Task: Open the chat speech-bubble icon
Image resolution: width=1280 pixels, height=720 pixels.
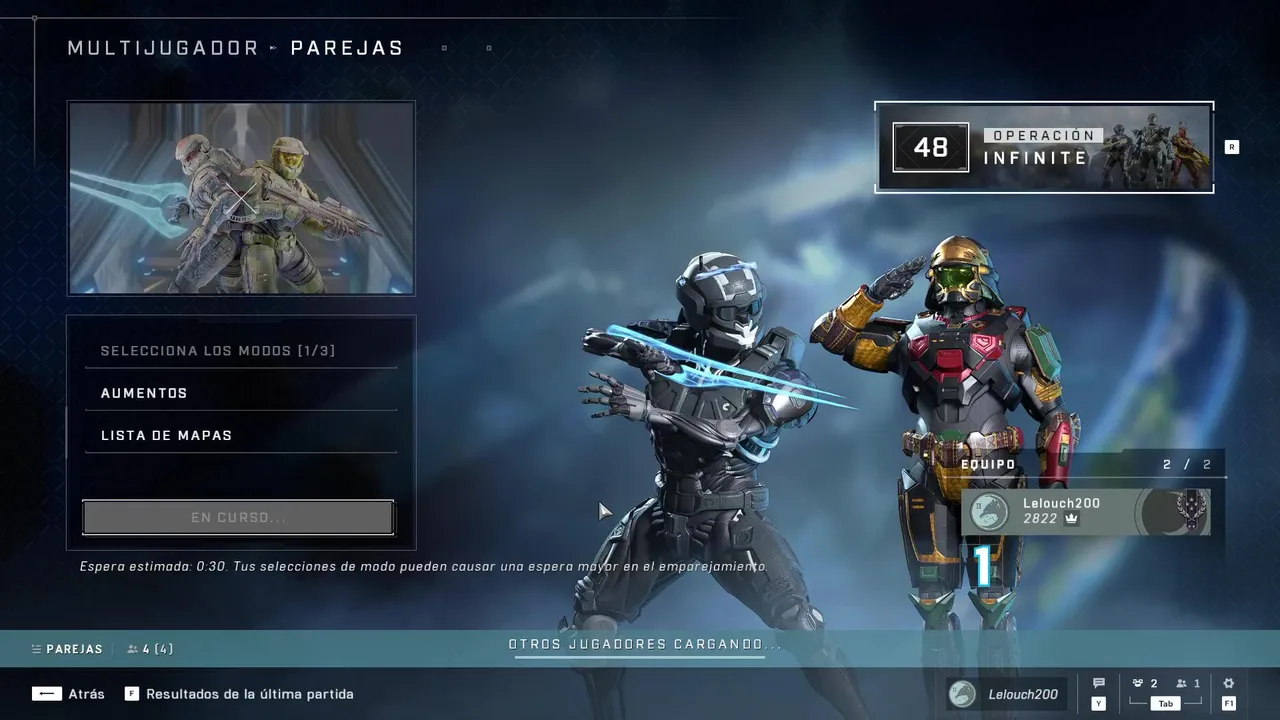Action: [1099, 684]
